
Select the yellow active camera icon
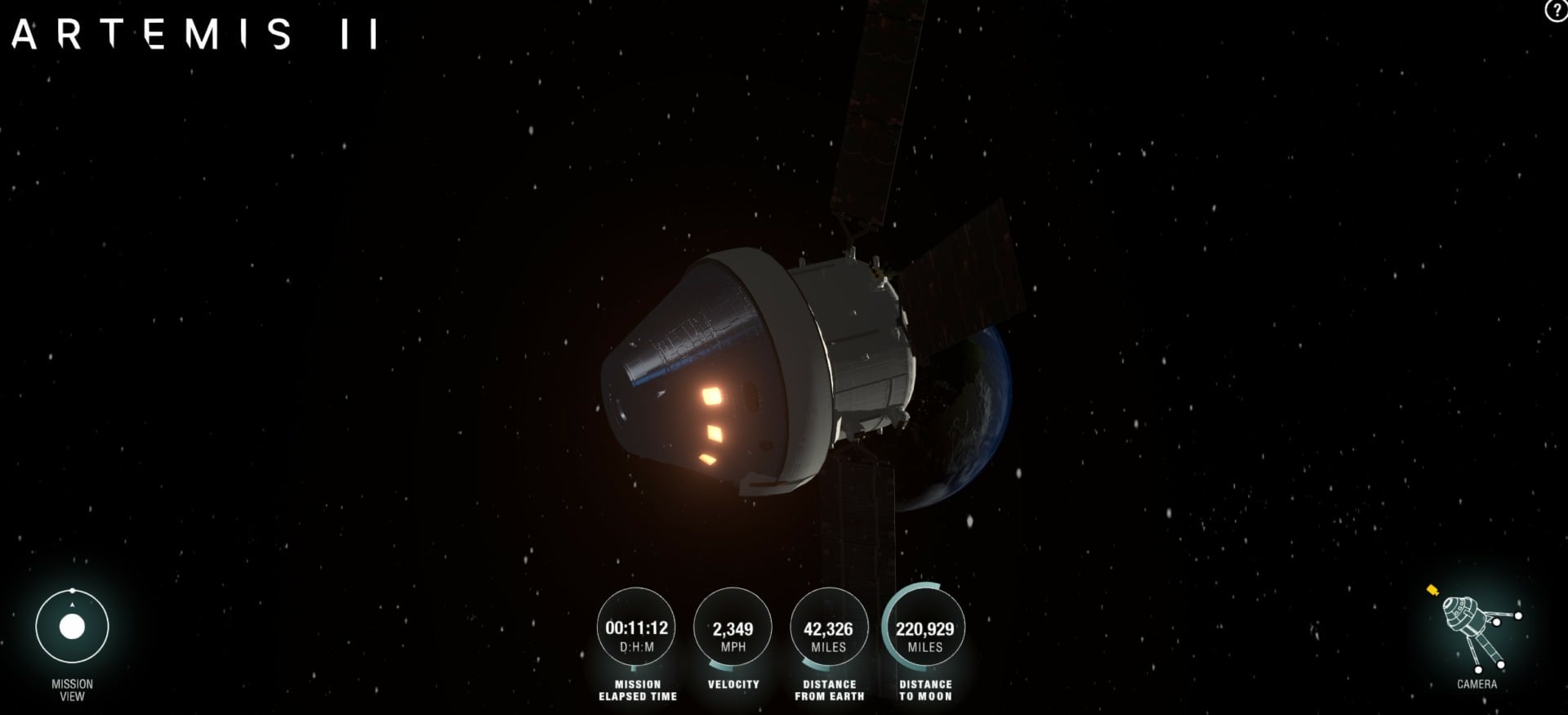pos(1432,591)
